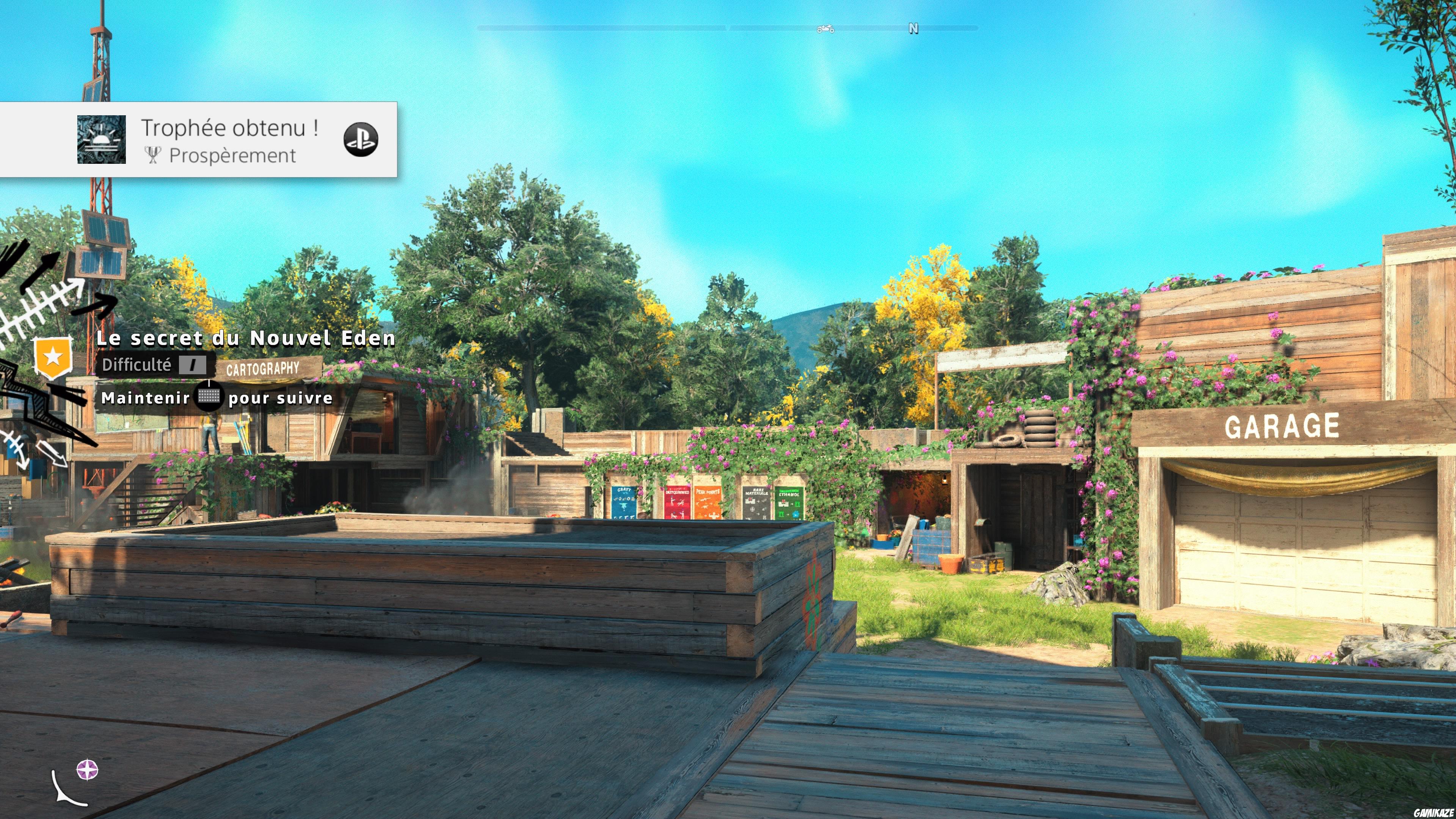Viewport: 1456px width, 819px height.
Task: Select the red OUTGUNNED poster
Action: coord(678,504)
